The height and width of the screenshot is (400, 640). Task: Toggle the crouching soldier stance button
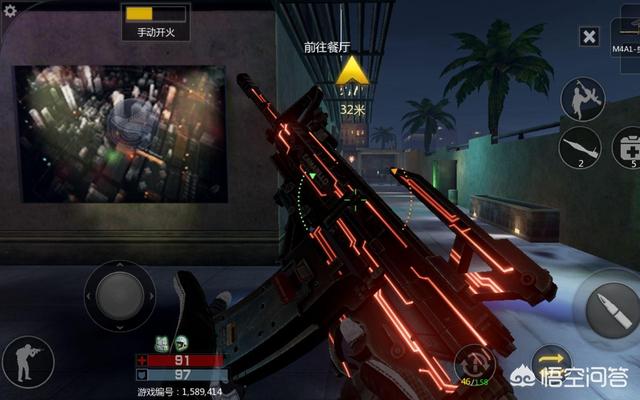(28, 362)
